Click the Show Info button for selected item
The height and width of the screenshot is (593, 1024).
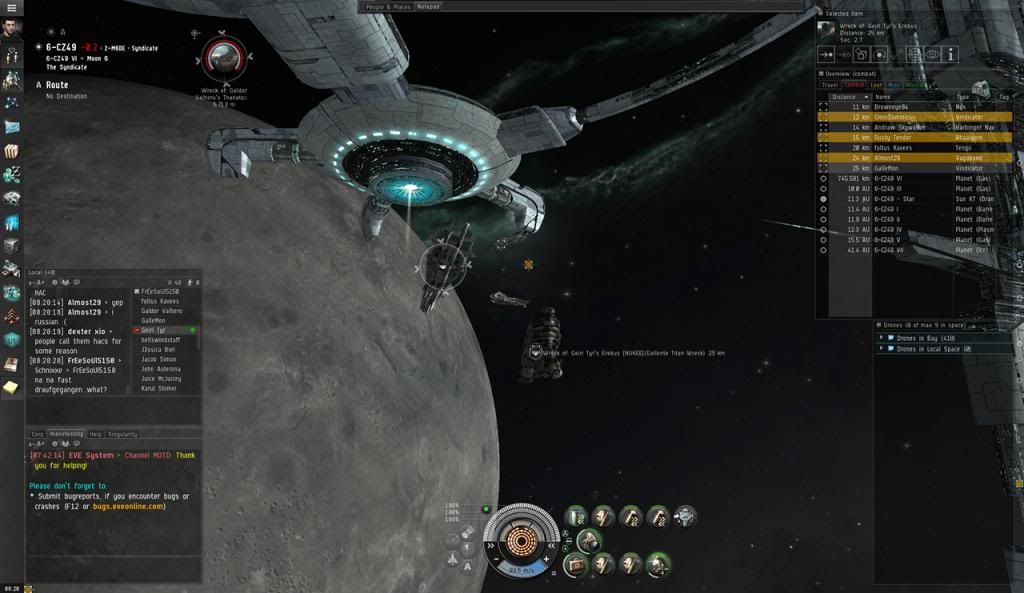point(951,54)
